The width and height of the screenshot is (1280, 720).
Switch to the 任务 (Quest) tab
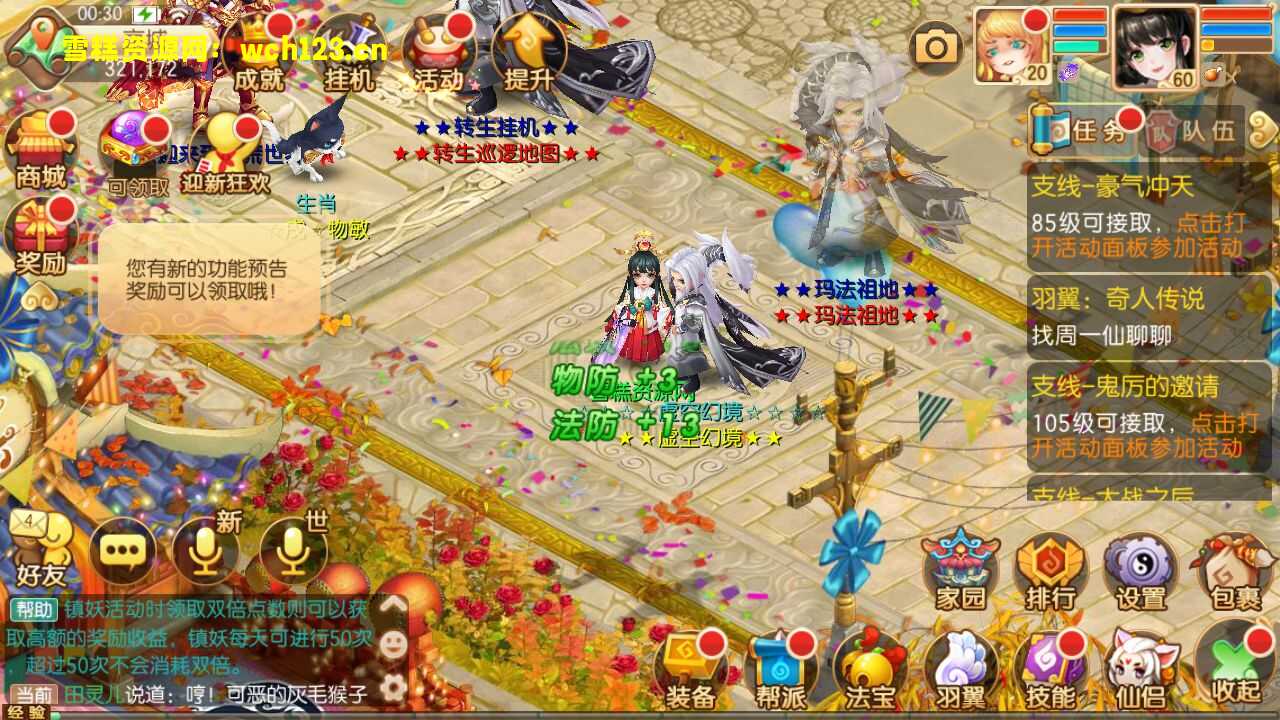click(x=1098, y=129)
